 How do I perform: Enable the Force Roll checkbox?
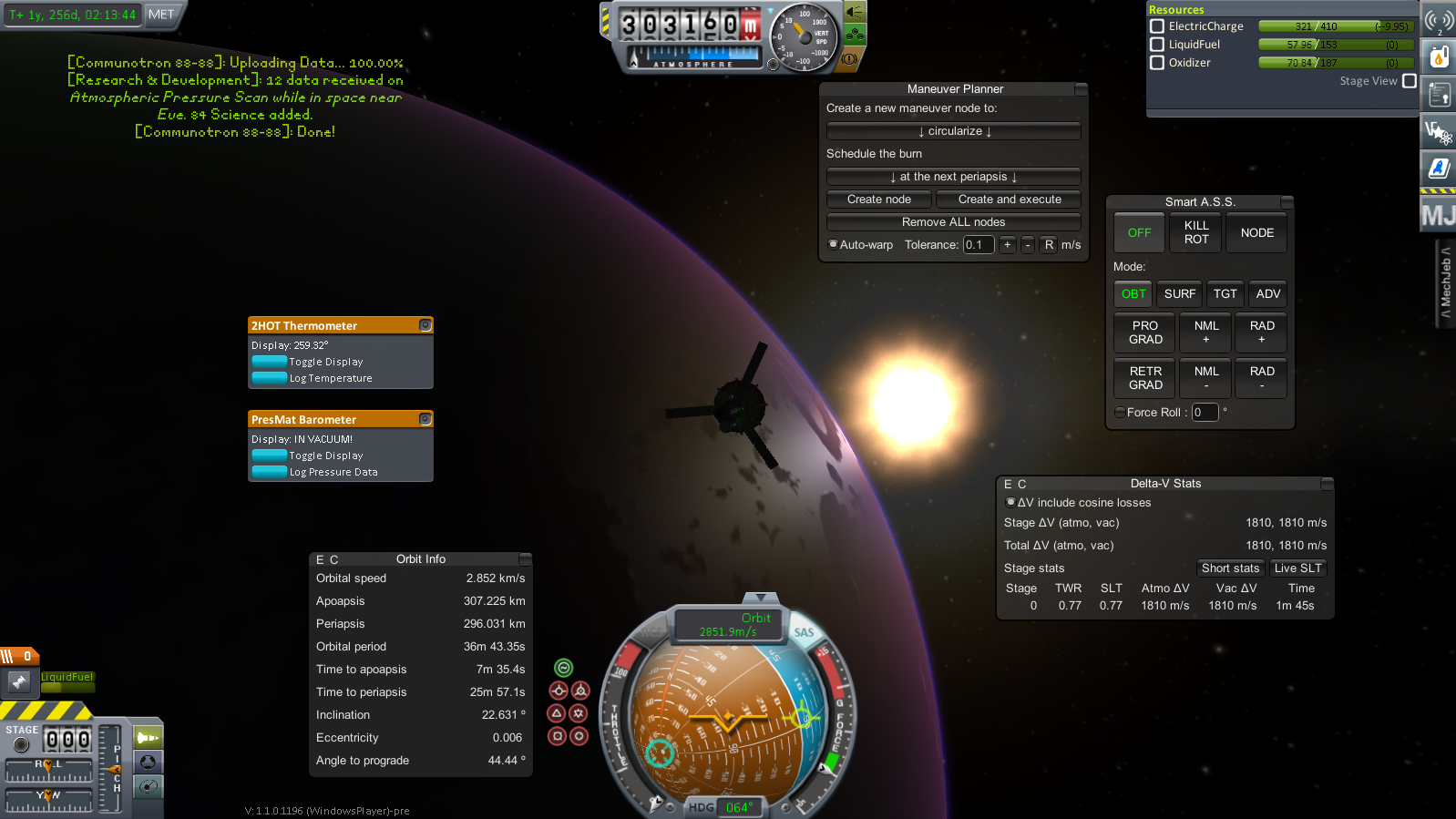click(1120, 413)
